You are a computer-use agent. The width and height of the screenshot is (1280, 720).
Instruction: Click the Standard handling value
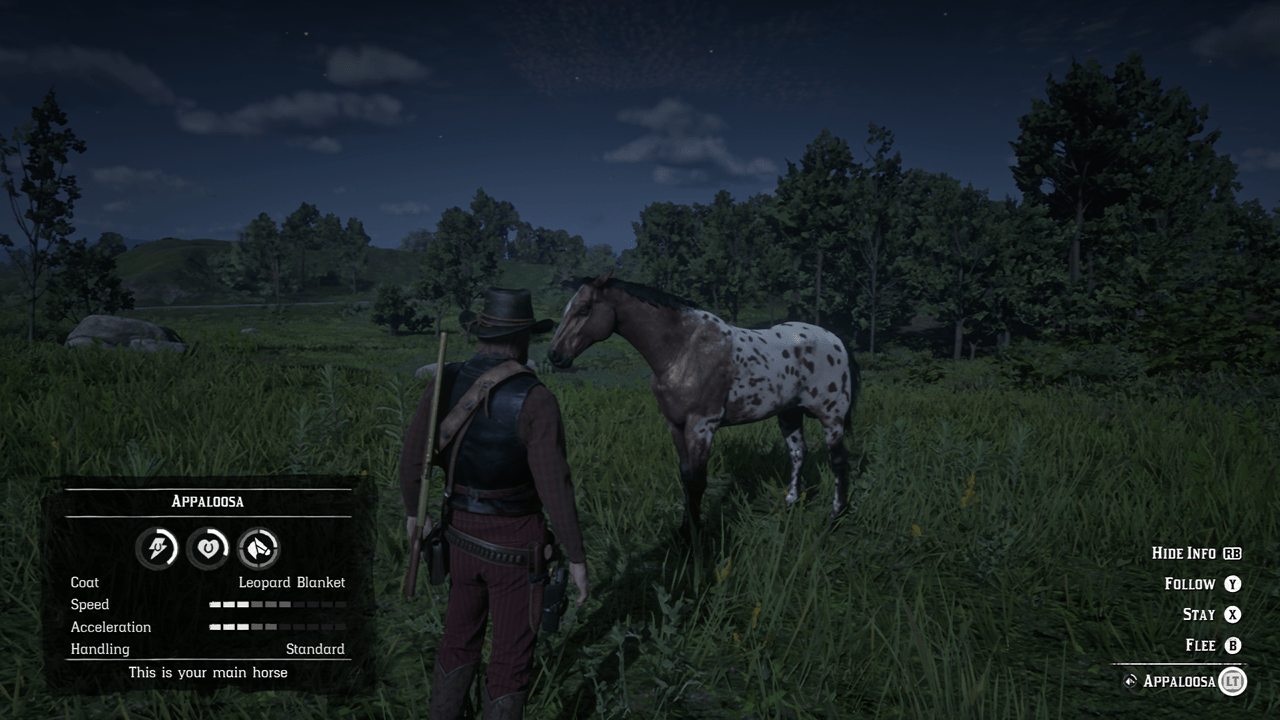click(316, 648)
